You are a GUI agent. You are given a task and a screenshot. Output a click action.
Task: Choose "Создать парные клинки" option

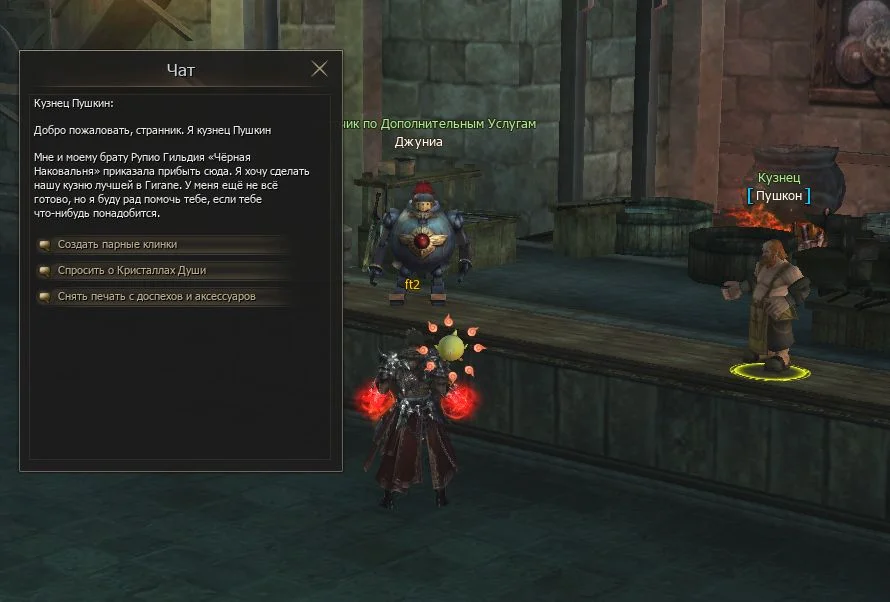tap(117, 244)
